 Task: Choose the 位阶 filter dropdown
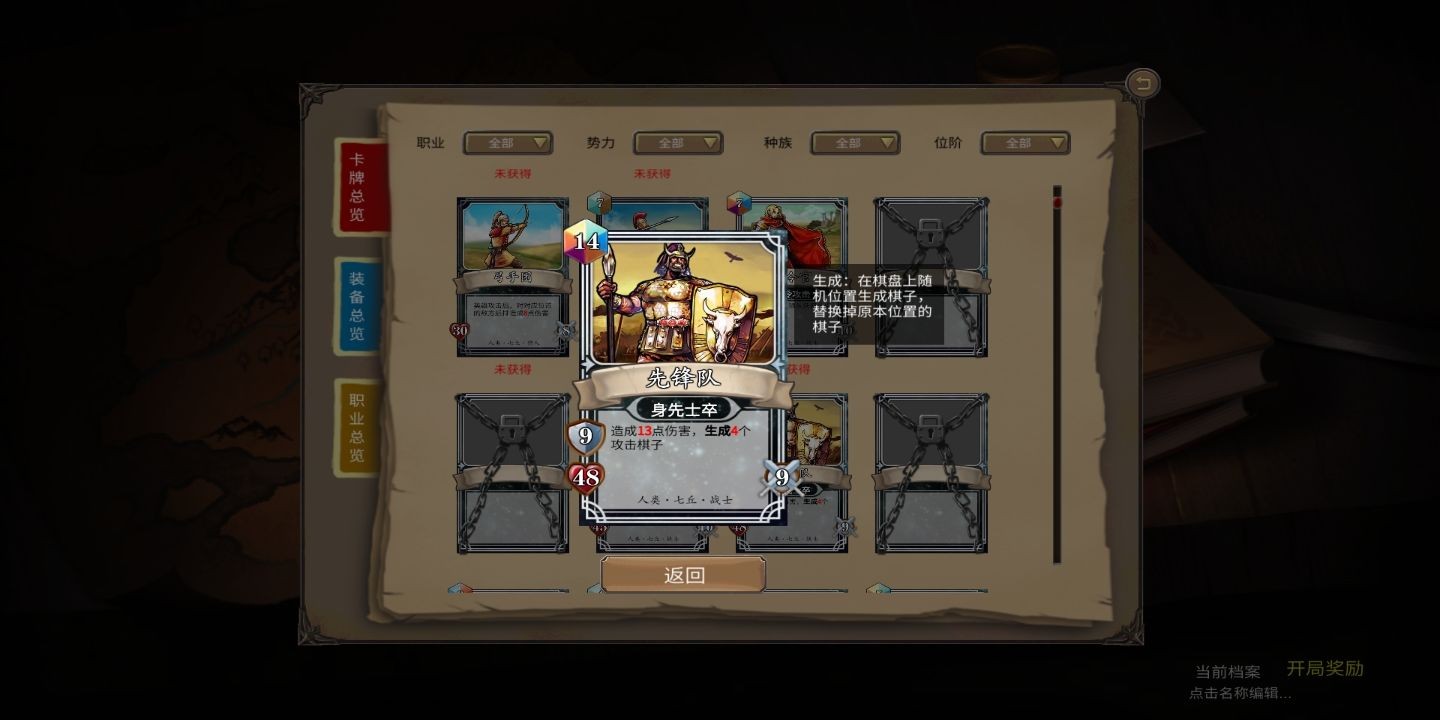point(1025,143)
